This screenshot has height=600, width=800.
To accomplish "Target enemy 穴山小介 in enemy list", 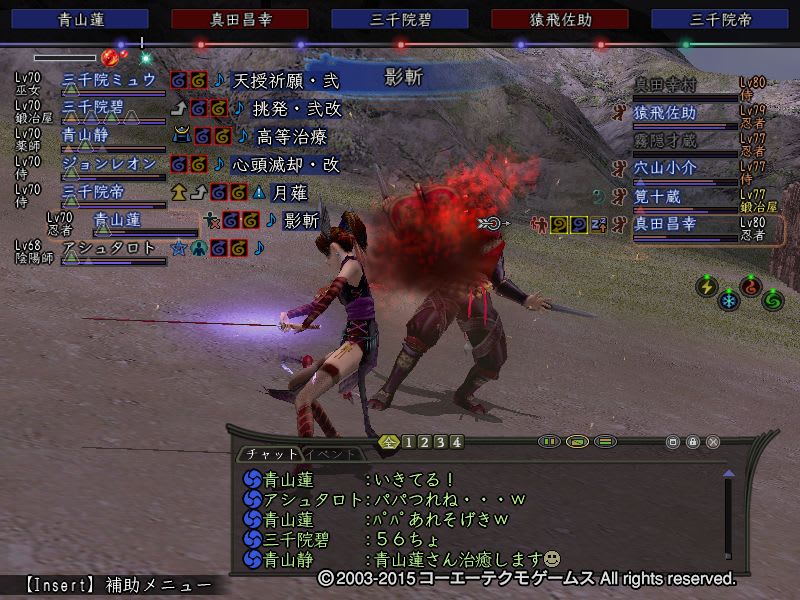I will pyautogui.click(x=665, y=168).
